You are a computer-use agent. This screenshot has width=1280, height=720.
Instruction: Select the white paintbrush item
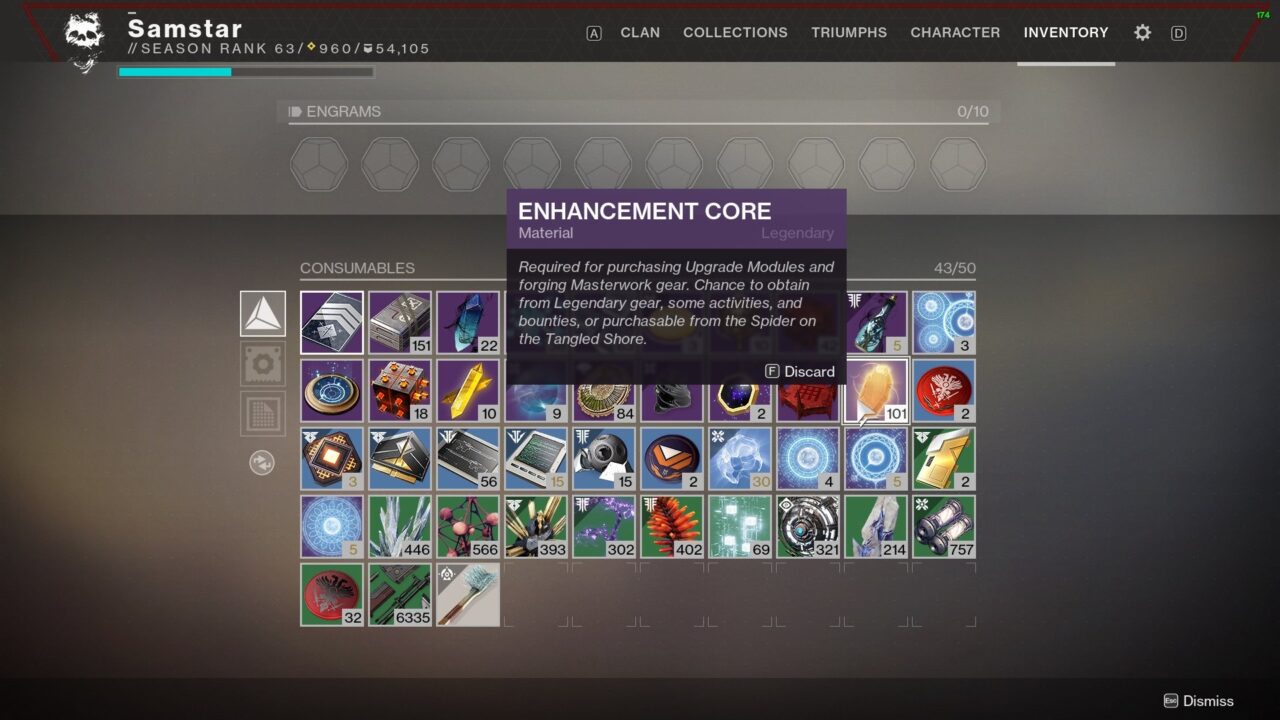468,595
